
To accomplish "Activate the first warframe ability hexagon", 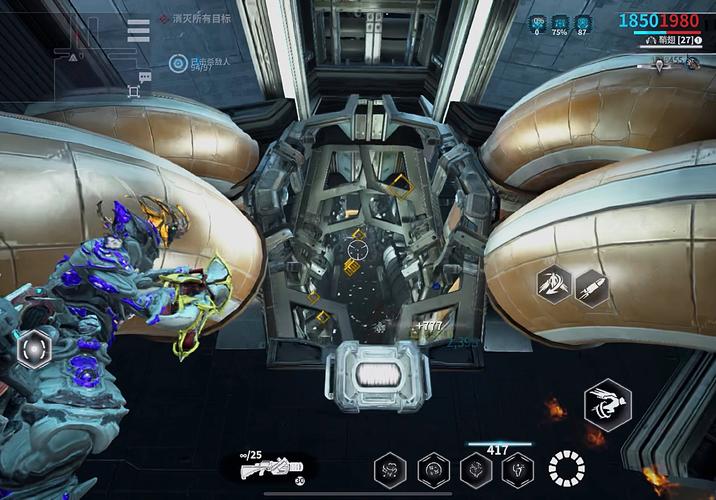I will pos(389,468).
